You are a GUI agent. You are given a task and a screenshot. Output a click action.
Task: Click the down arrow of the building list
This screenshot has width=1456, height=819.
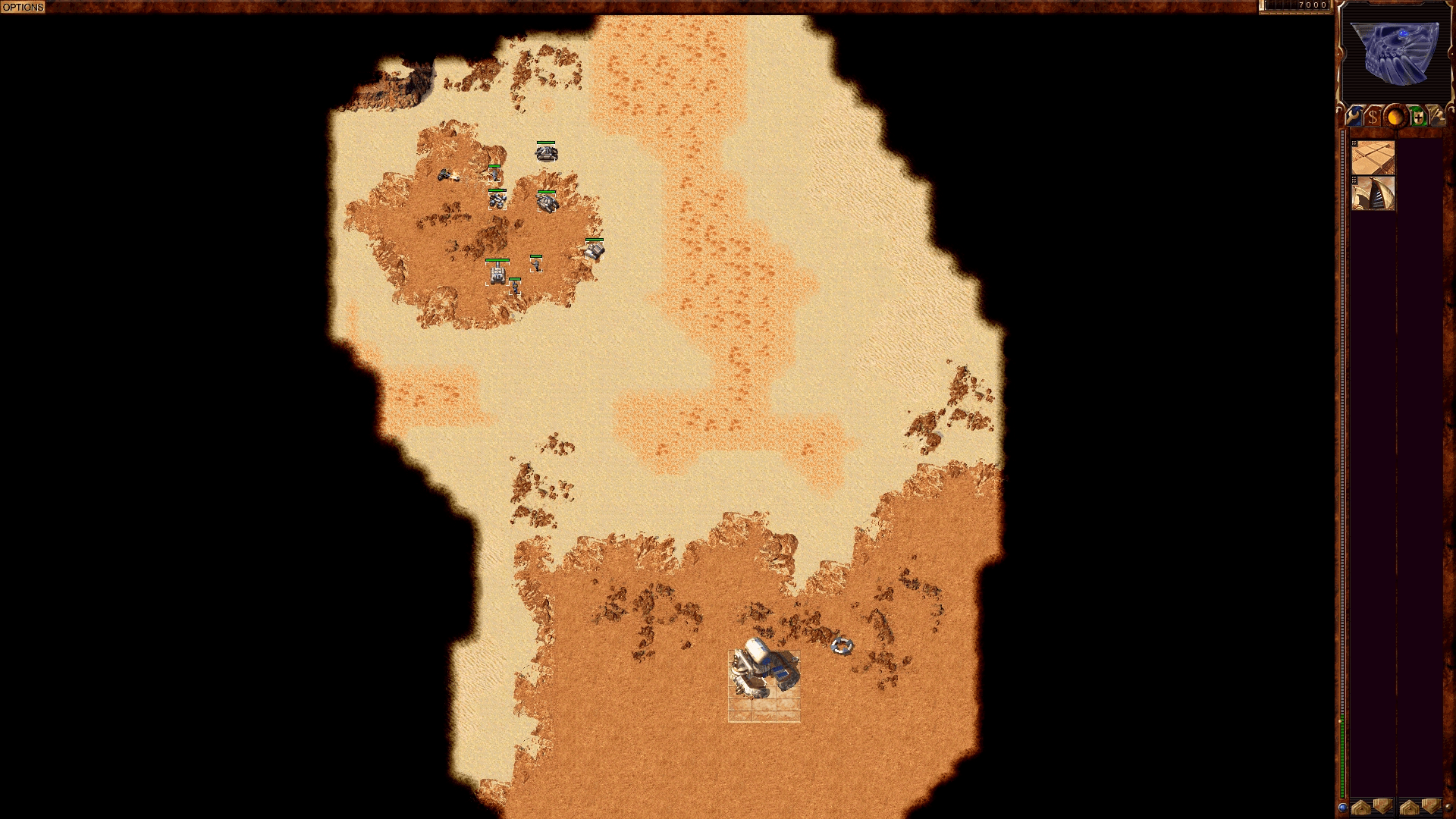point(1382,808)
